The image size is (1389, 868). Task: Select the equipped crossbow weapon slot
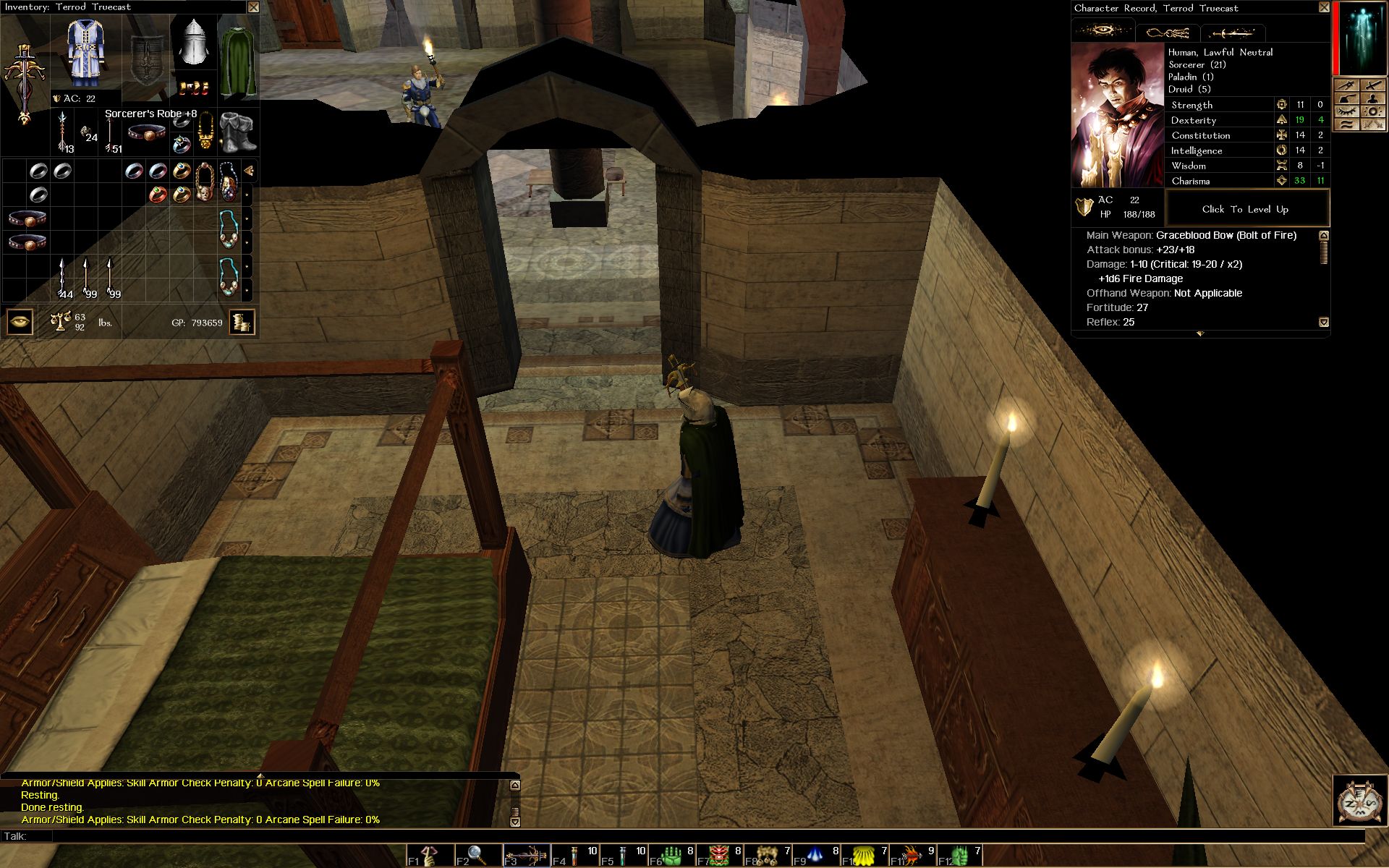click(x=24, y=83)
